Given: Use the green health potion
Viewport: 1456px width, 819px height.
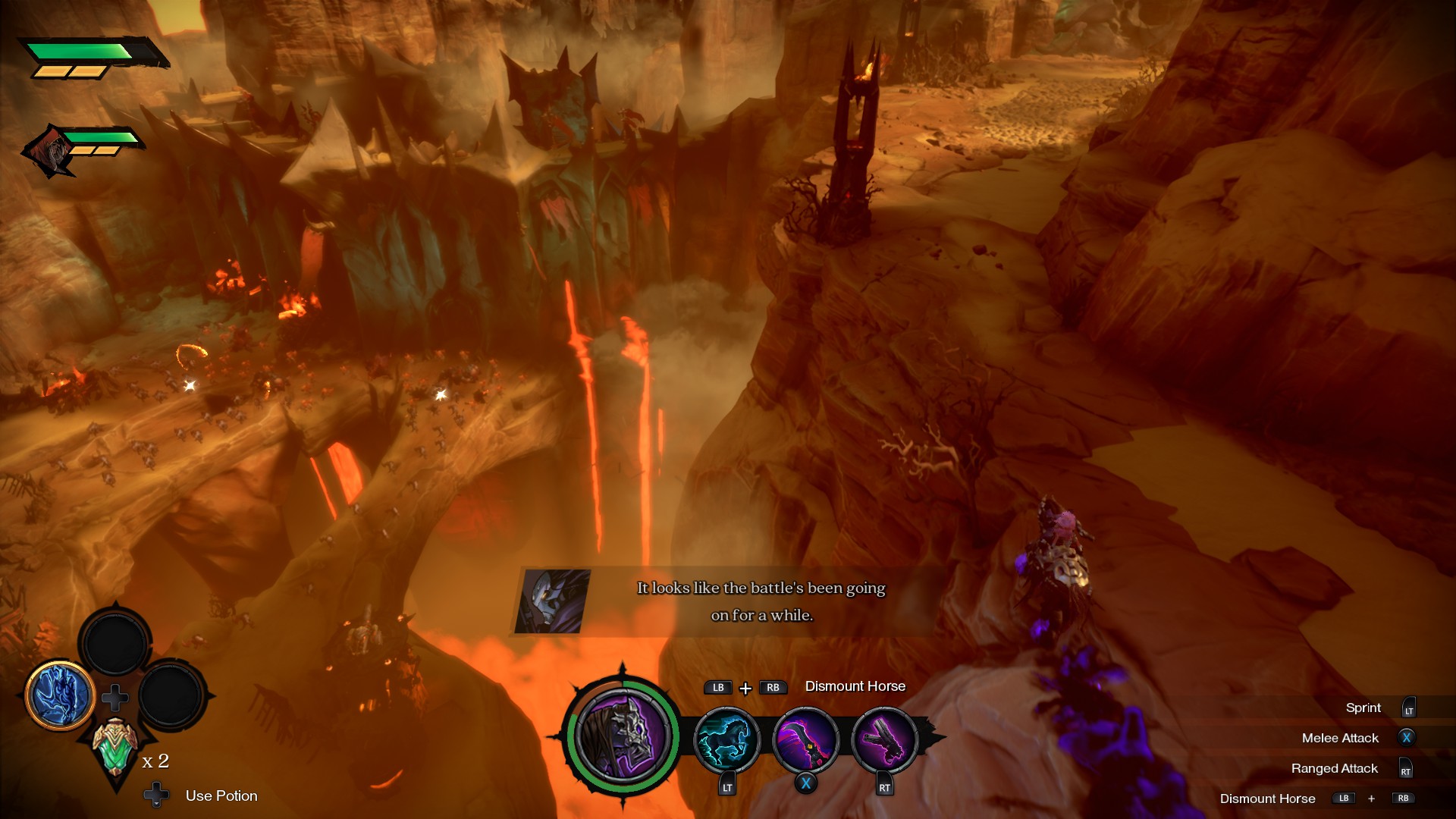Looking at the screenshot, I should tap(115, 745).
